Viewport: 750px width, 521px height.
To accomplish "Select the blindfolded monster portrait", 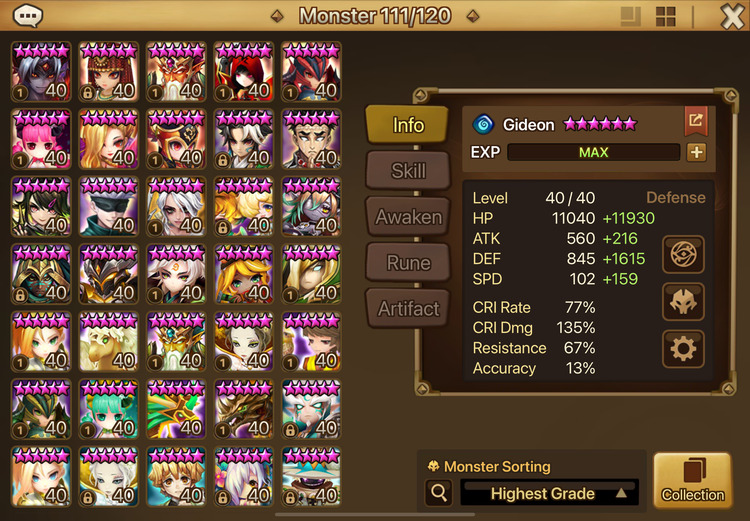I will 109,207.
